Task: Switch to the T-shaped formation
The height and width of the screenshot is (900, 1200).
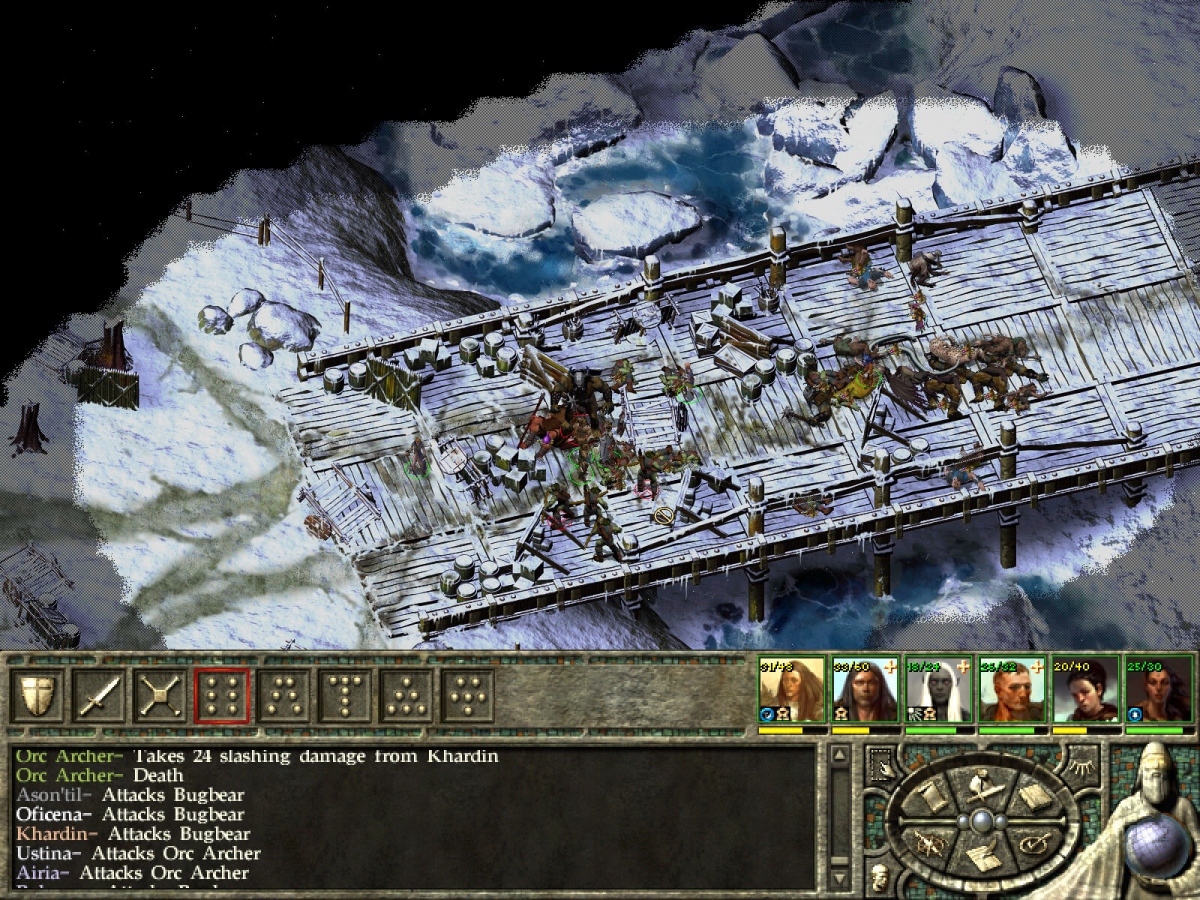Action: coord(345,695)
